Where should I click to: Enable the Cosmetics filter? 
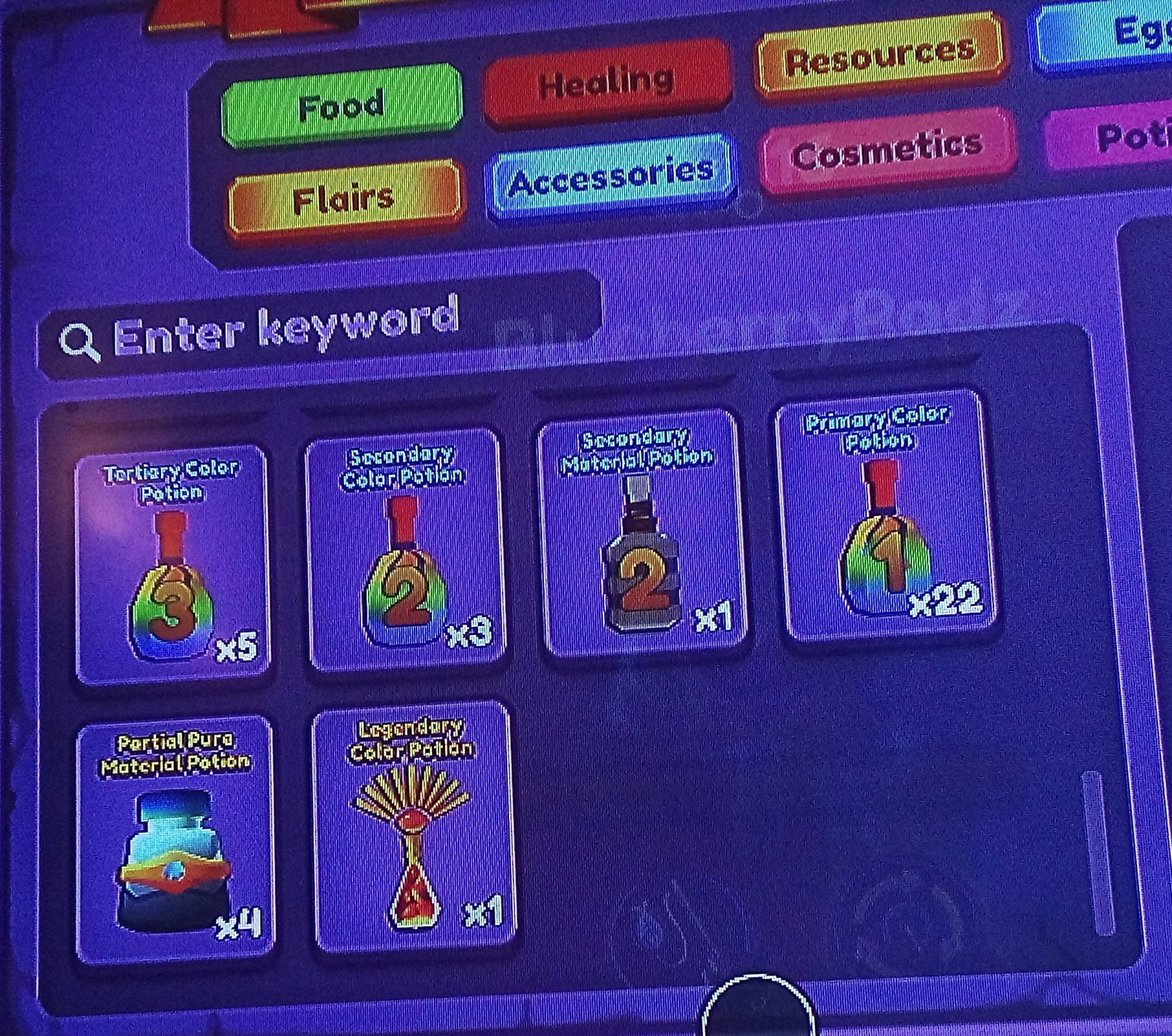coord(886,149)
